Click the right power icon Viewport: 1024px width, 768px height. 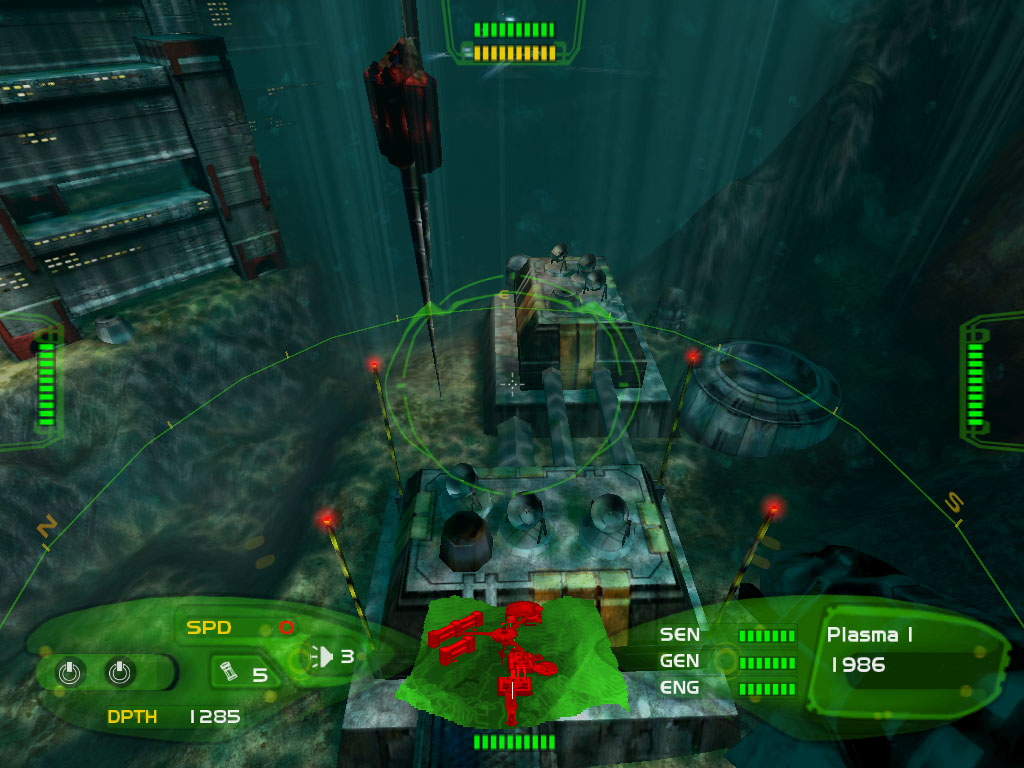[x=119, y=673]
